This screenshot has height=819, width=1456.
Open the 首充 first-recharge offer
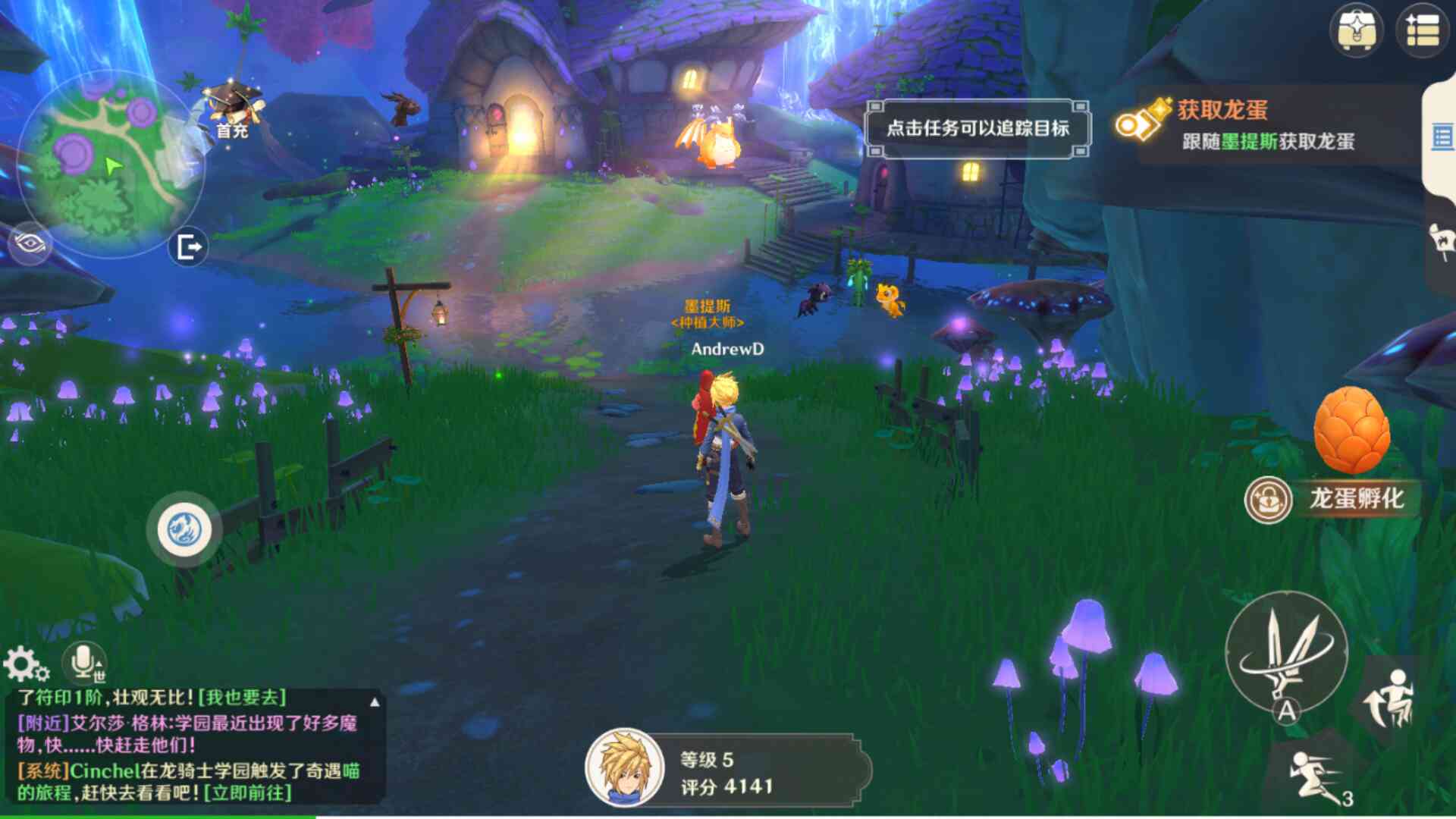point(234,111)
